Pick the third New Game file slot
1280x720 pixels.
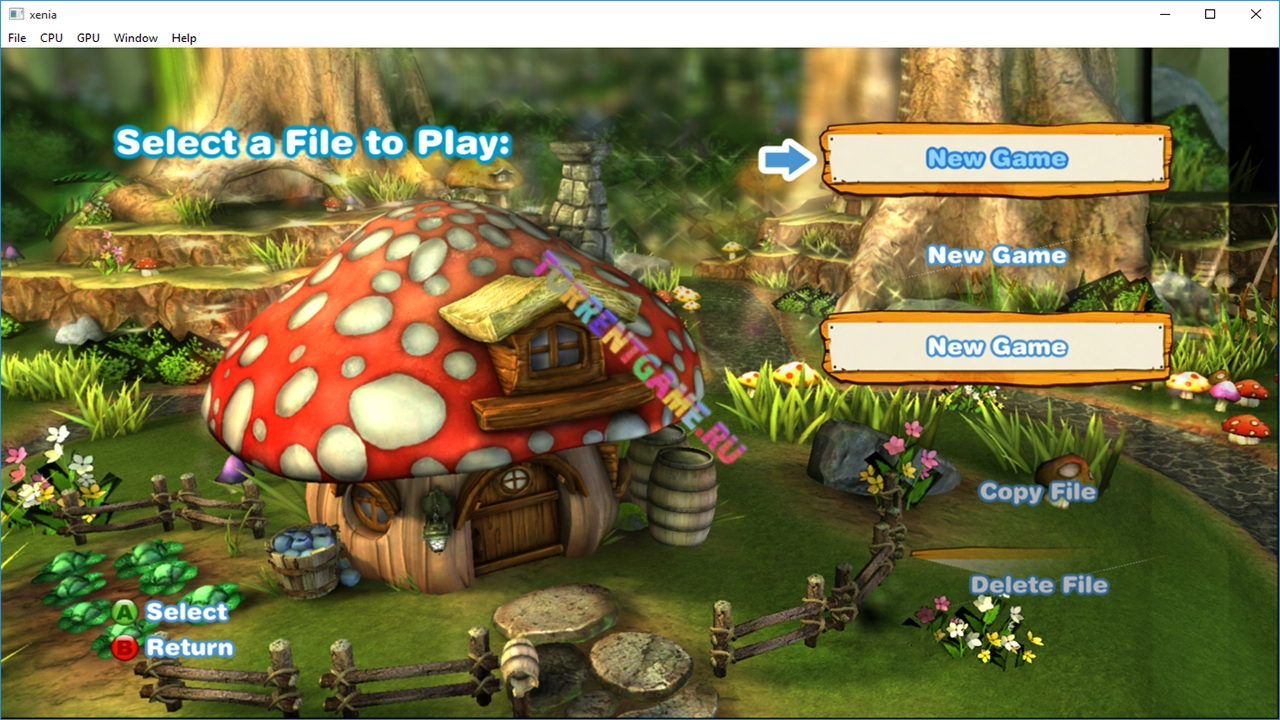point(996,347)
